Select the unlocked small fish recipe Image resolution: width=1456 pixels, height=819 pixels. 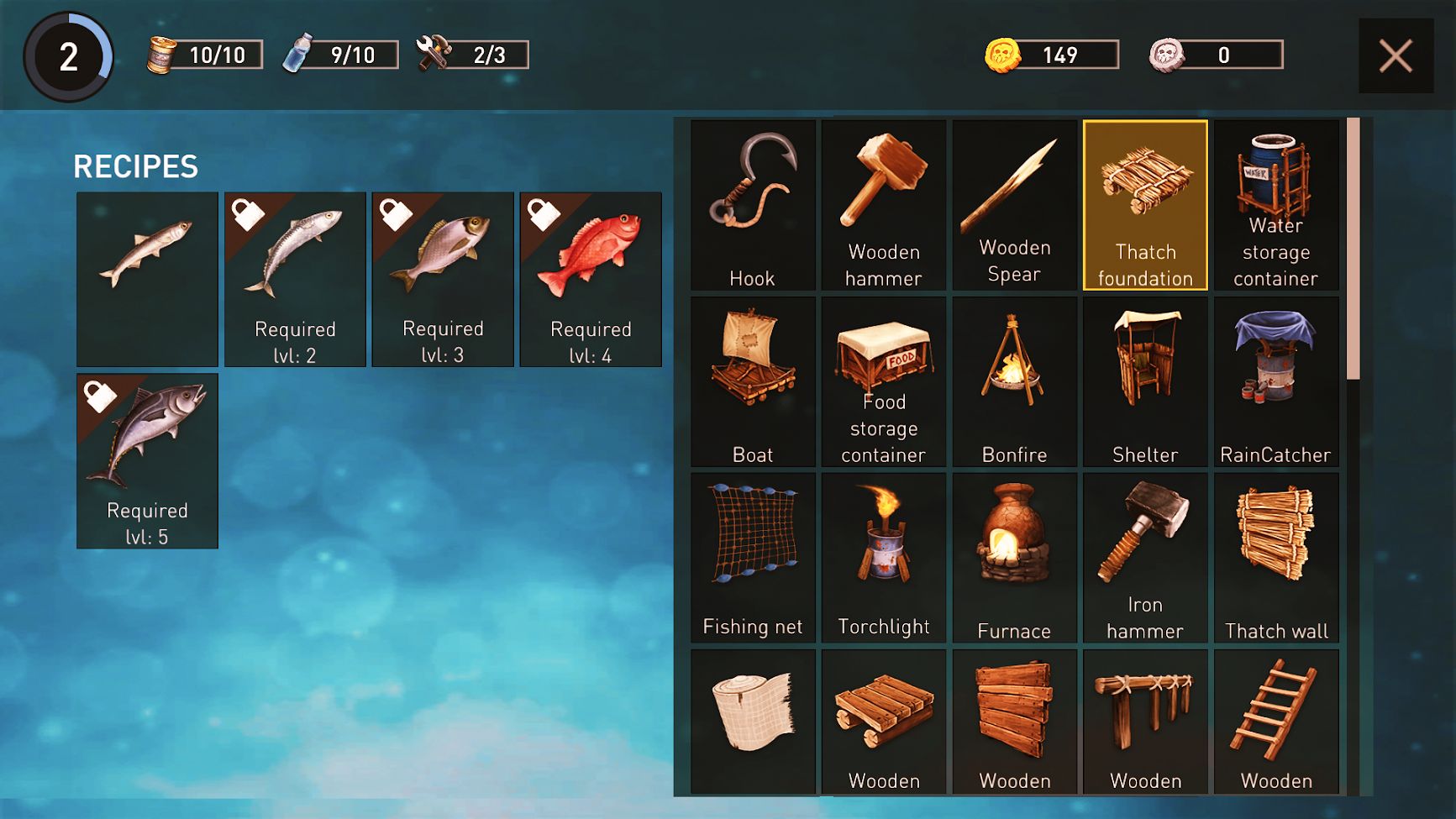(x=147, y=279)
